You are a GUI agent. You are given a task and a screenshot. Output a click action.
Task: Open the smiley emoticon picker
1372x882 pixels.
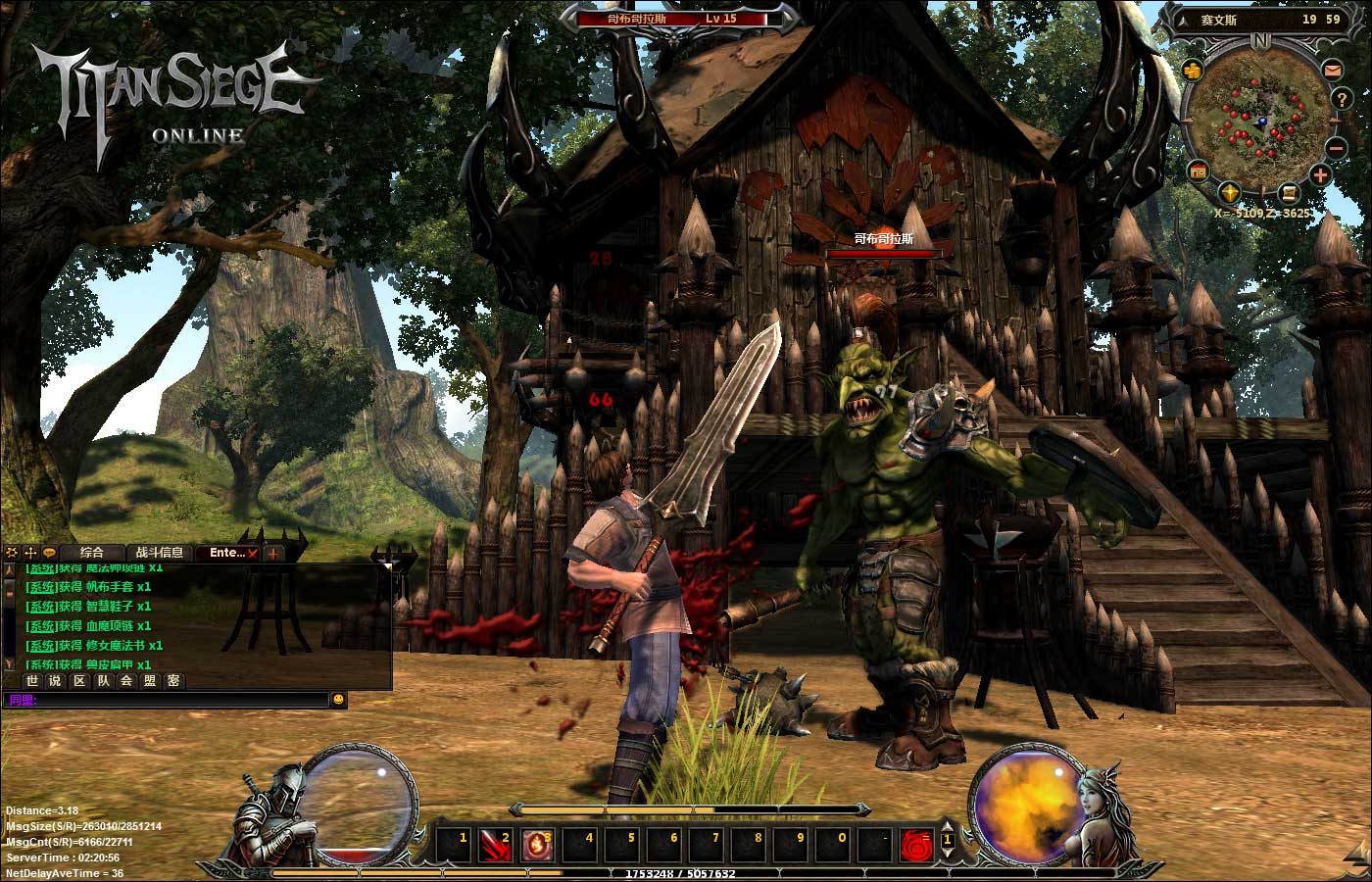click(x=339, y=700)
